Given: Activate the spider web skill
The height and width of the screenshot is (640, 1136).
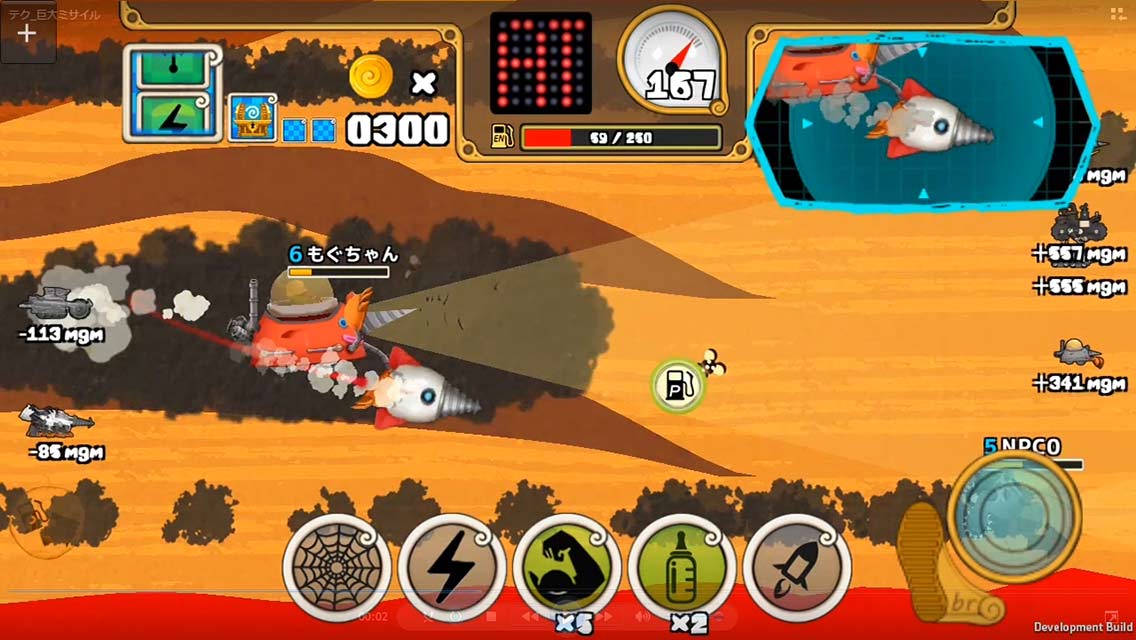Looking at the screenshot, I should tap(337, 568).
